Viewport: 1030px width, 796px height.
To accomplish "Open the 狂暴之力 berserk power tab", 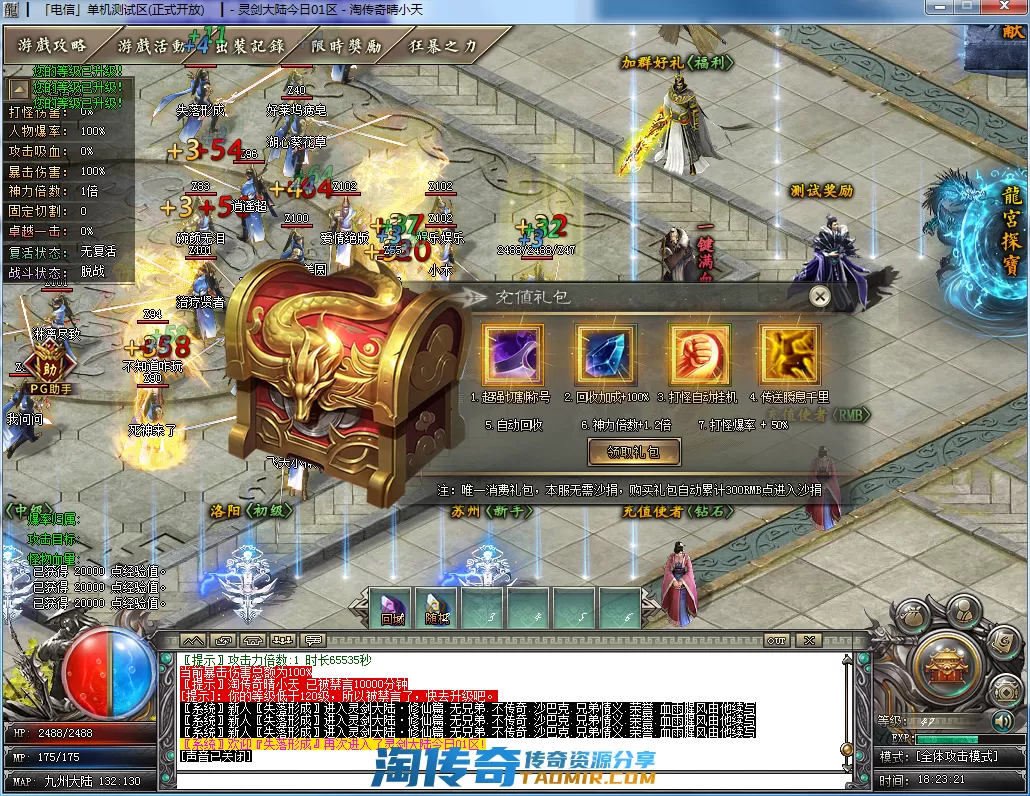I will click(x=443, y=46).
